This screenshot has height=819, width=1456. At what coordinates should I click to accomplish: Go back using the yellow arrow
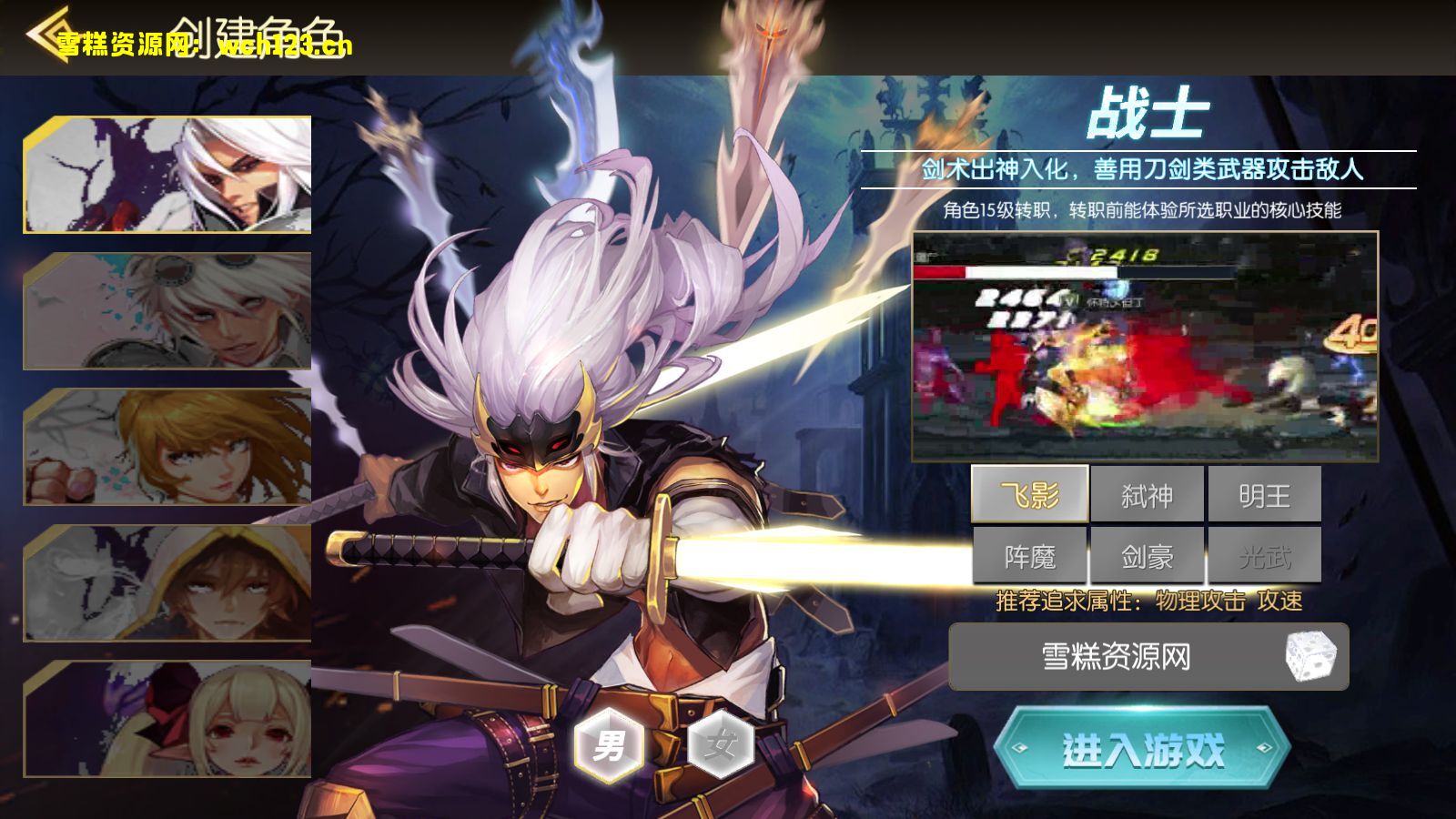point(47,35)
